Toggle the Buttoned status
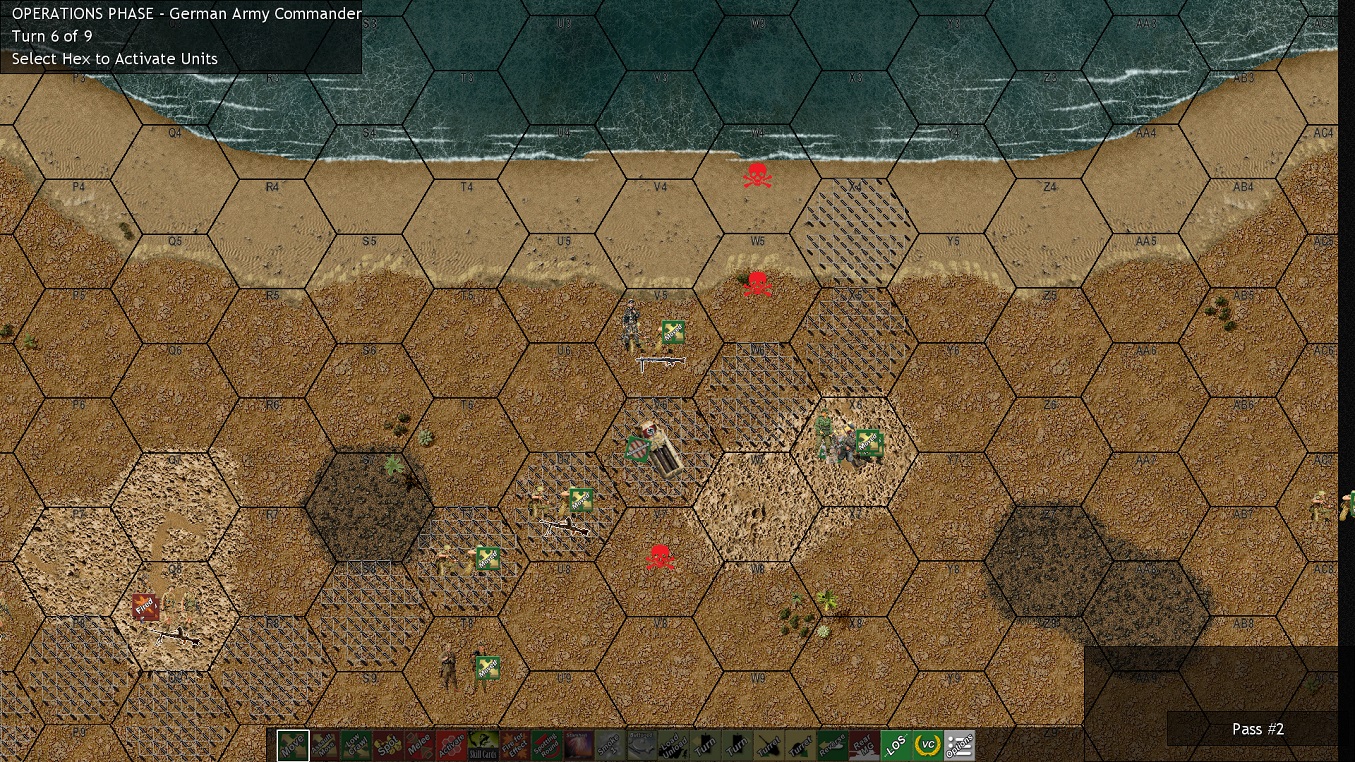This screenshot has height=762, width=1355. pos(639,745)
